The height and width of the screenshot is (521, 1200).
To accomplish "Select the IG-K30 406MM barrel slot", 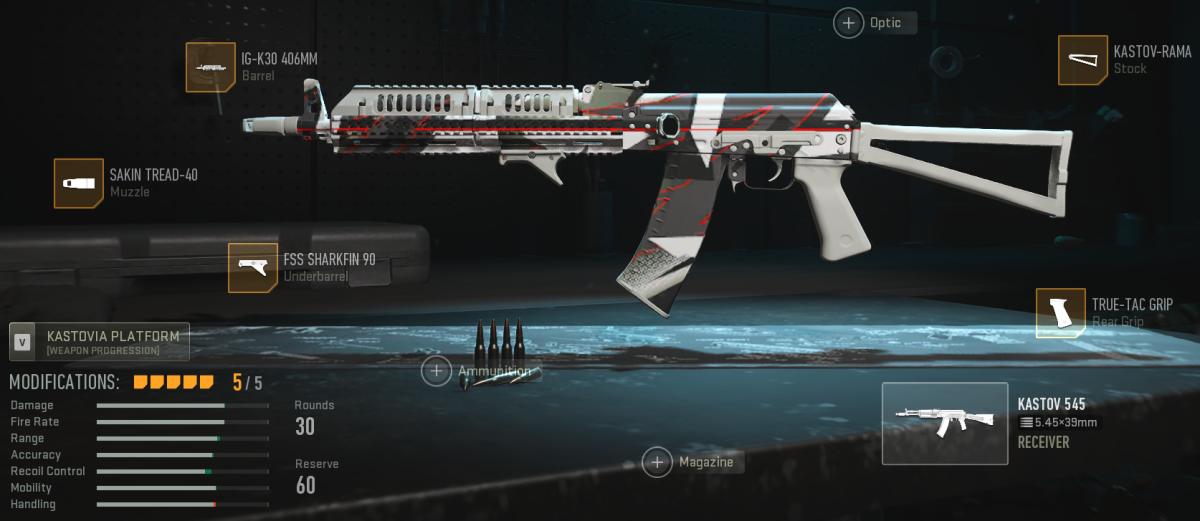I will point(210,67).
